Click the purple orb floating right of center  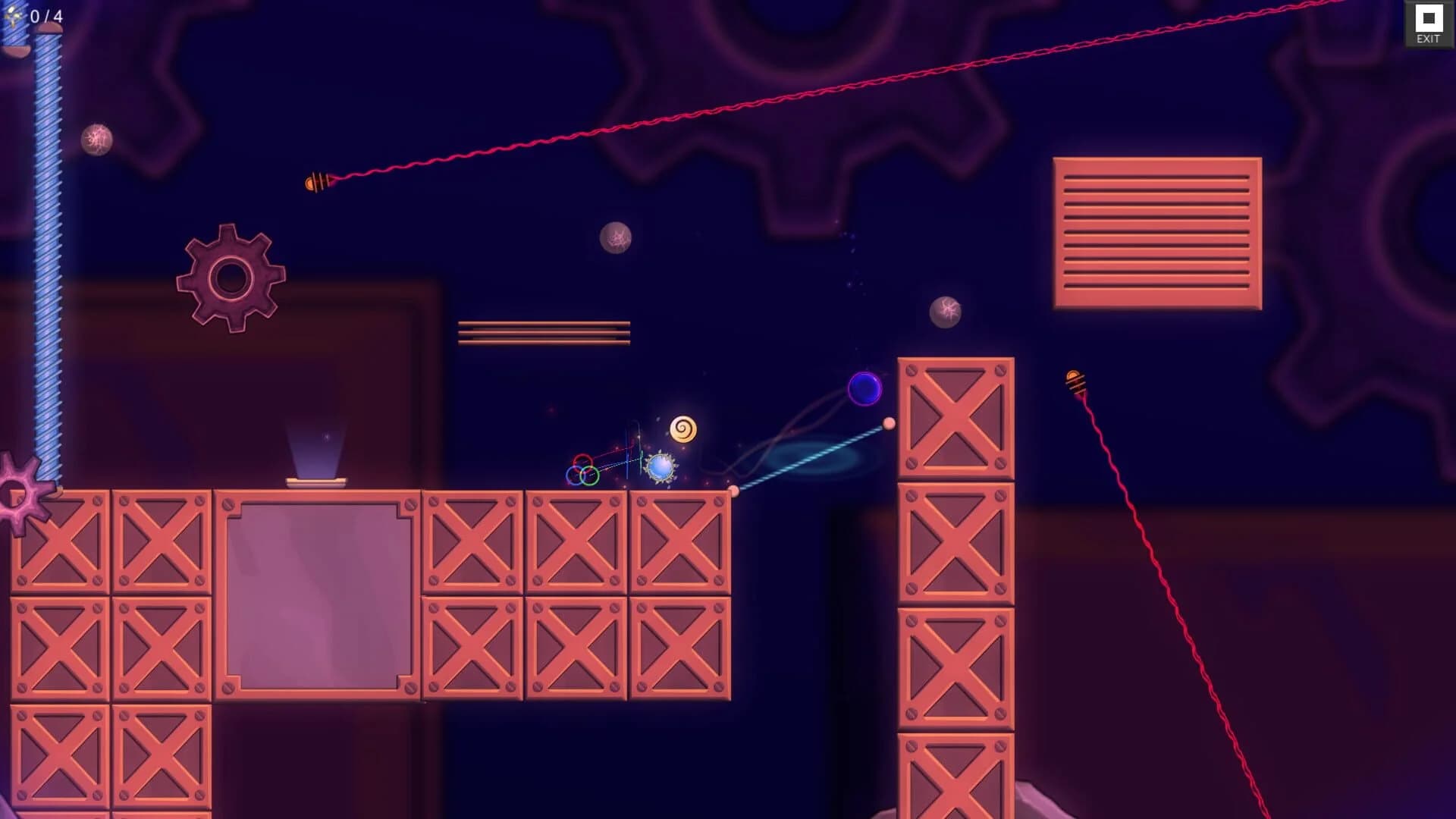[x=865, y=388]
